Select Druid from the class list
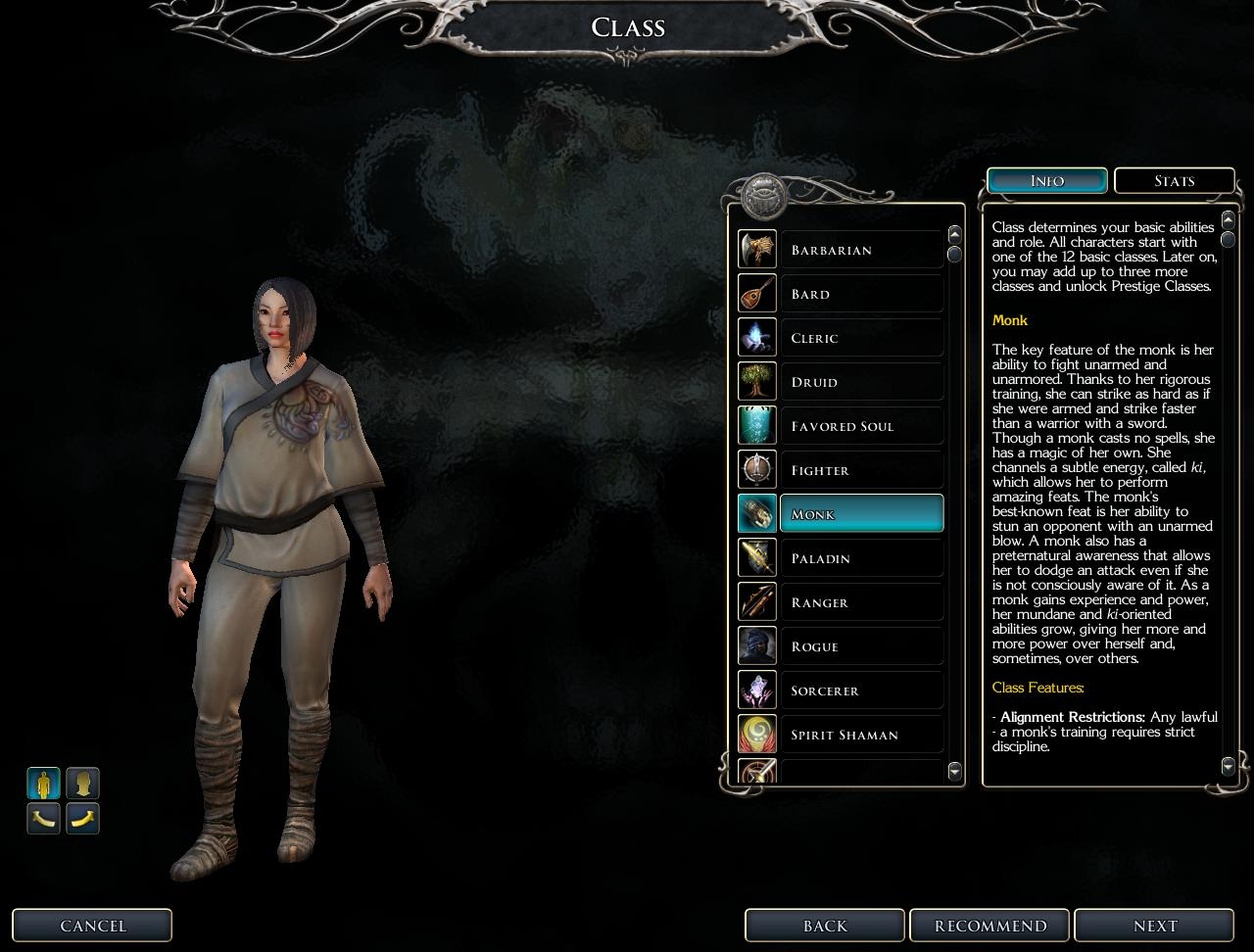Image resolution: width=1254 pixels, height=952 pixels. point(861,382)
